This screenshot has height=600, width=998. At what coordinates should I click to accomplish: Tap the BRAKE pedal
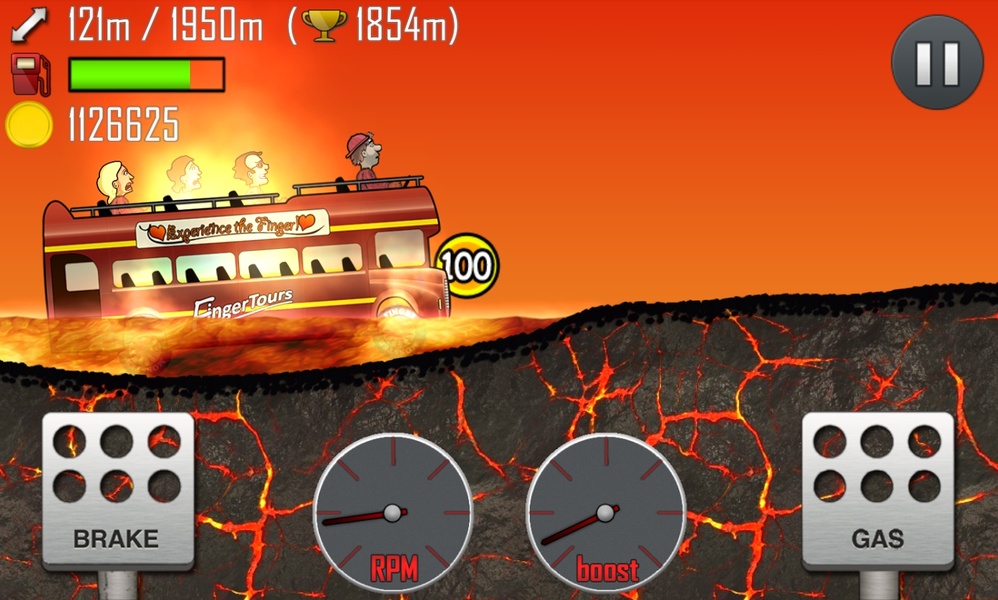pyautogui.click(x=117, y=492)
